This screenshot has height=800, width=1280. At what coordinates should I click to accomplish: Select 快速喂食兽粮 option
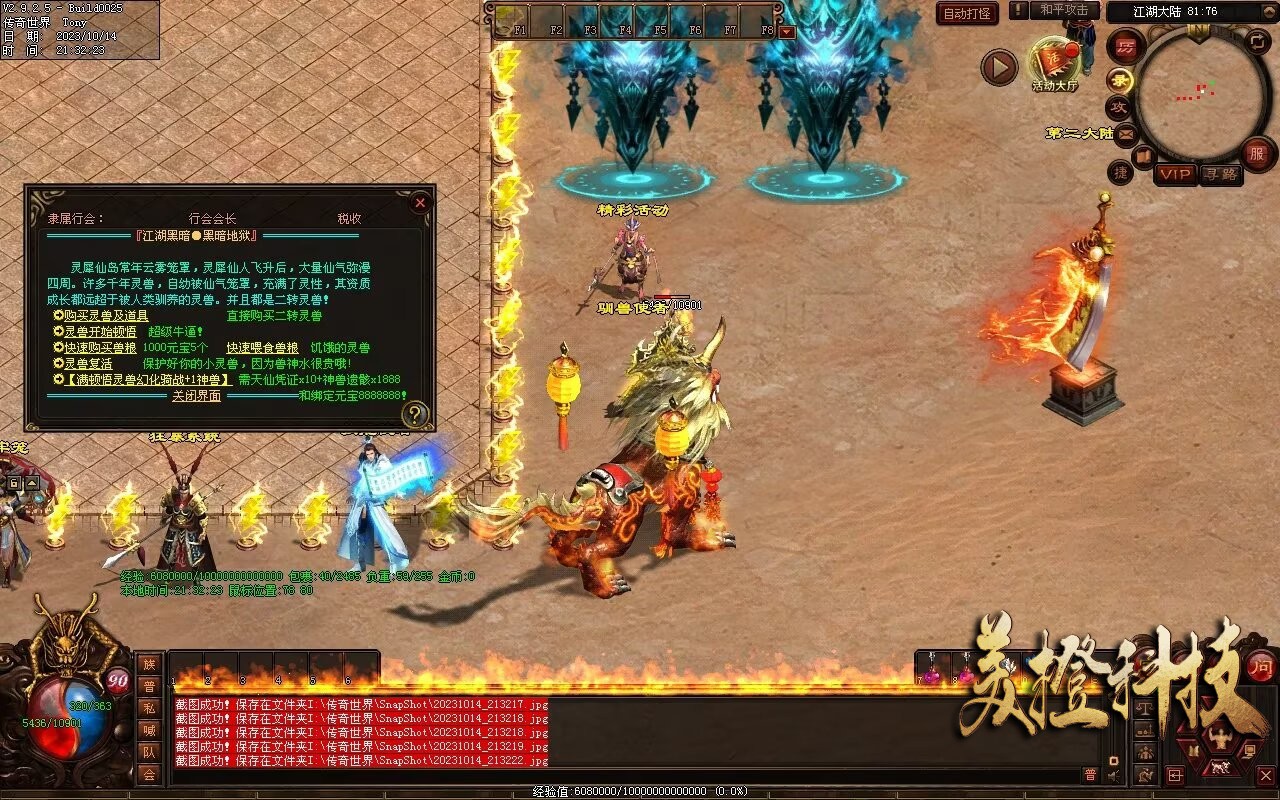[x=262, y=348]
